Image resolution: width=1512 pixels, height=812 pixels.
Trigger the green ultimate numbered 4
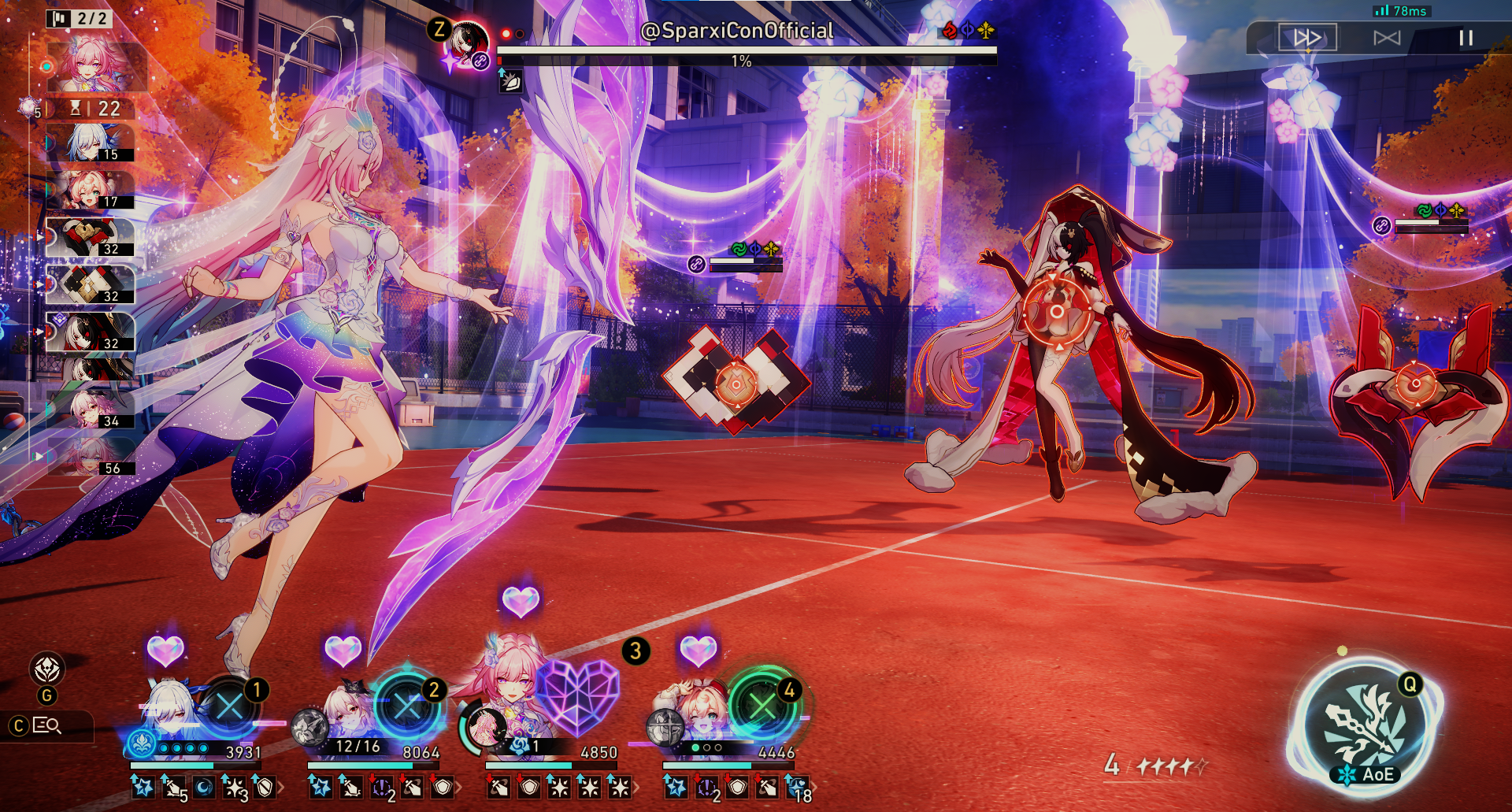point(762,703)
